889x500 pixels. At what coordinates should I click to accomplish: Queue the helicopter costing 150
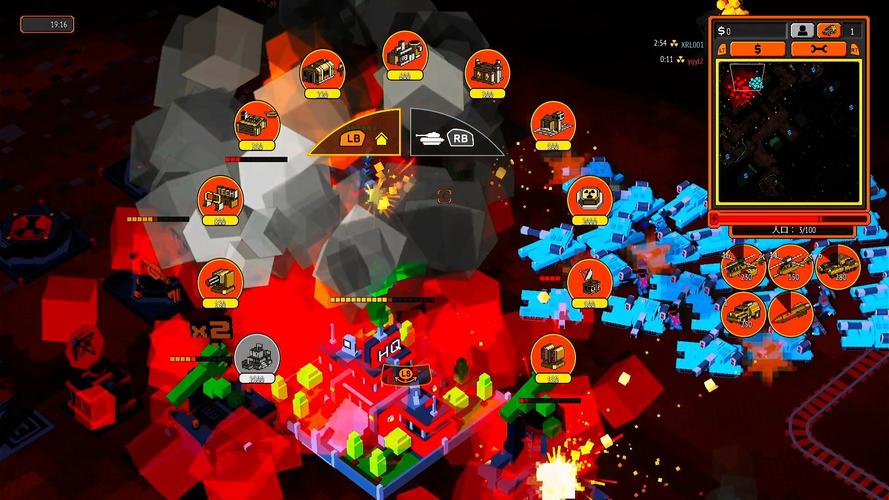click(x=790, y=266)
